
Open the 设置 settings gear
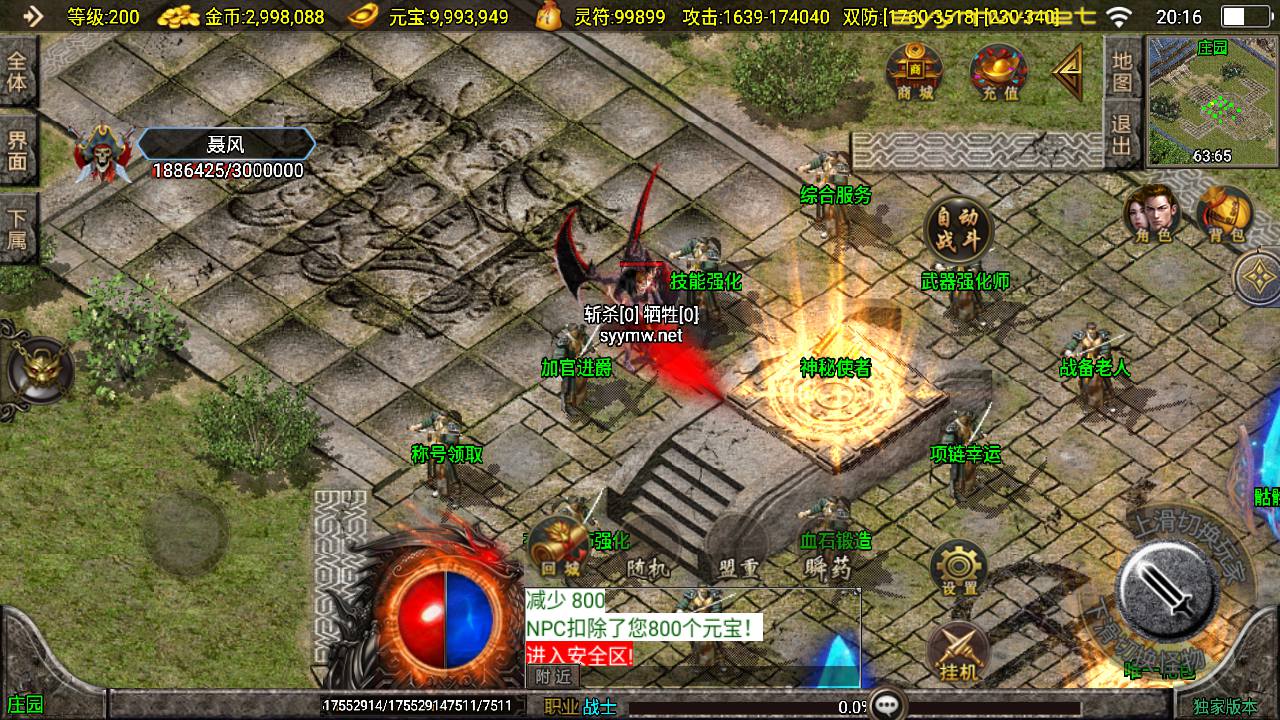(958, 570)
